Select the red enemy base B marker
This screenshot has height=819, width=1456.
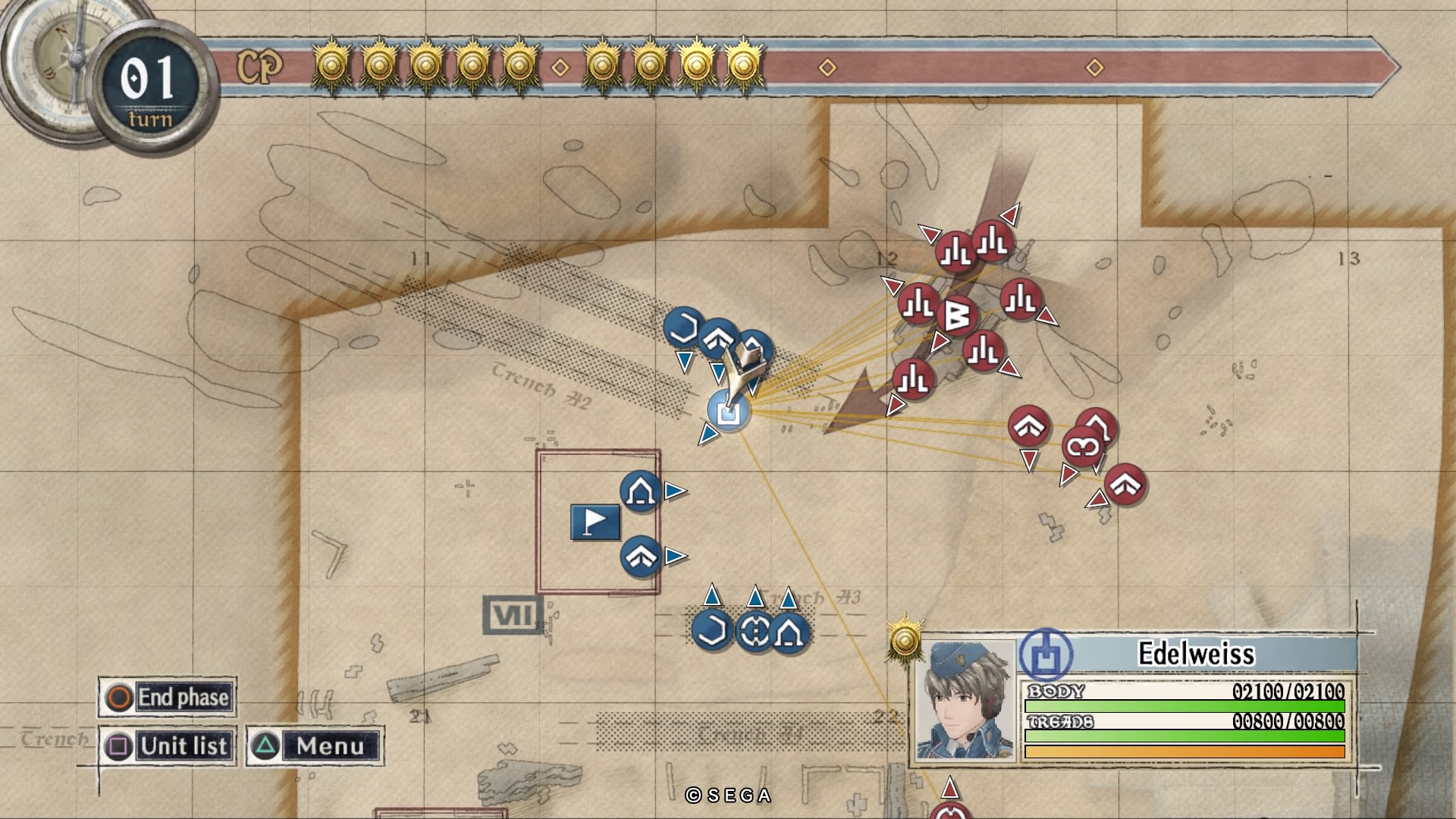point(956,316)
